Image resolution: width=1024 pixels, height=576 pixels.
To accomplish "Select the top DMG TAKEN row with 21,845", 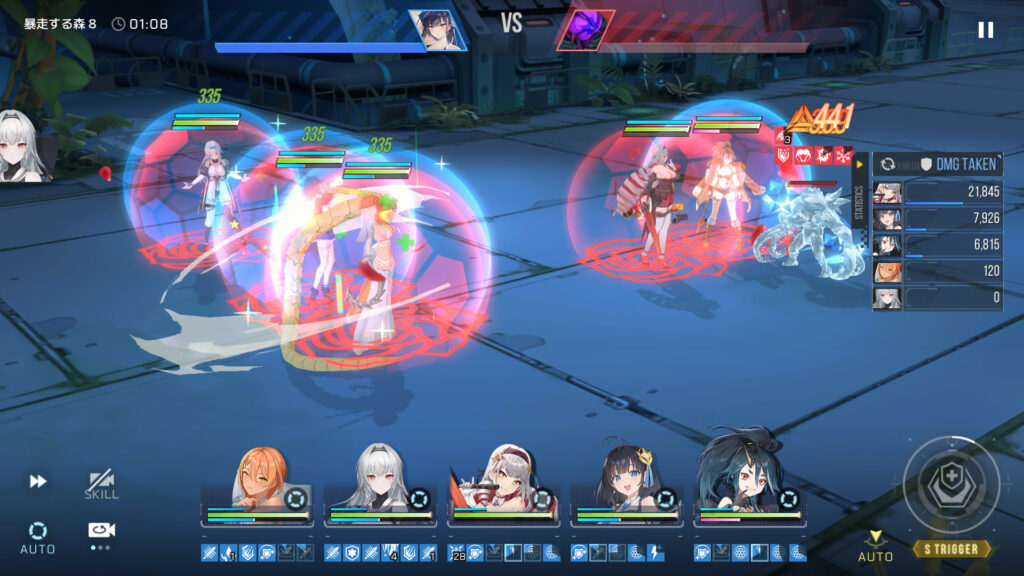I will point(937,193).
